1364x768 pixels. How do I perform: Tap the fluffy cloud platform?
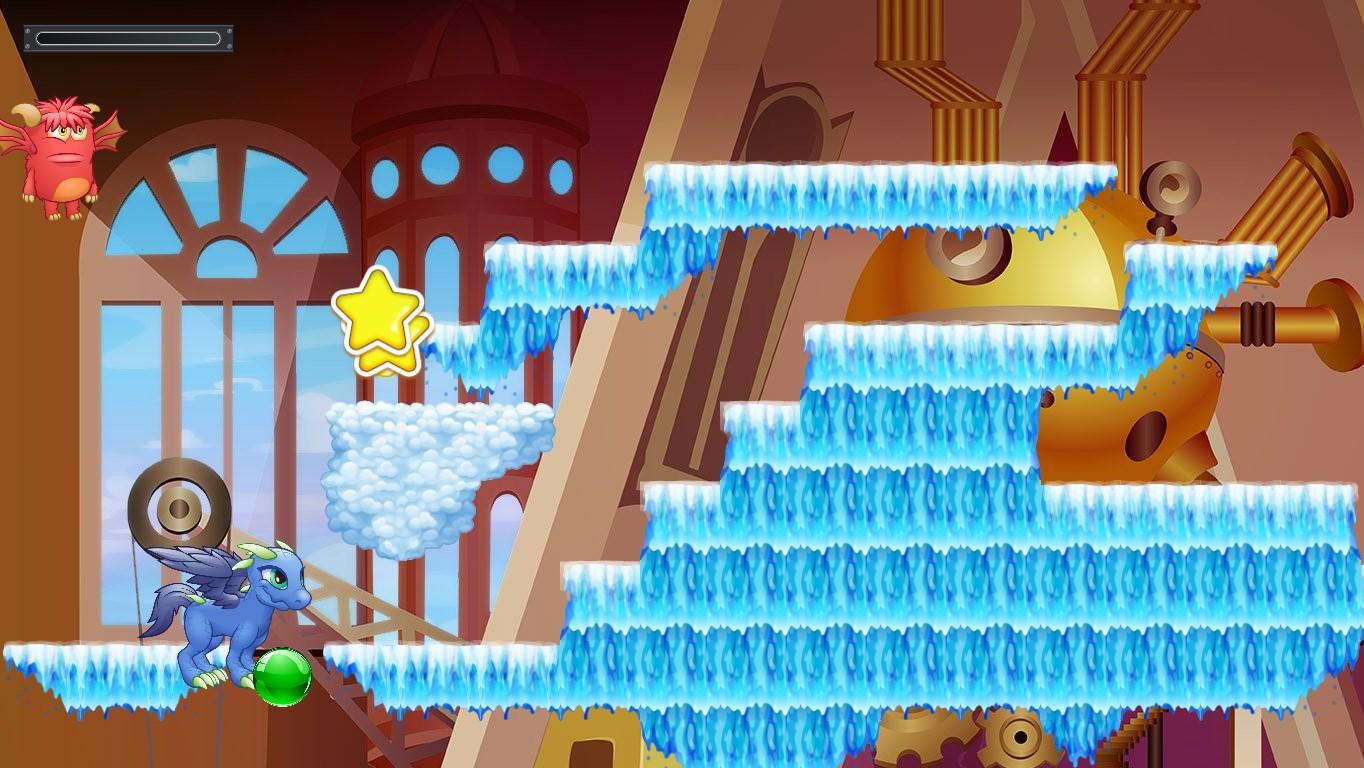point(430,470)
